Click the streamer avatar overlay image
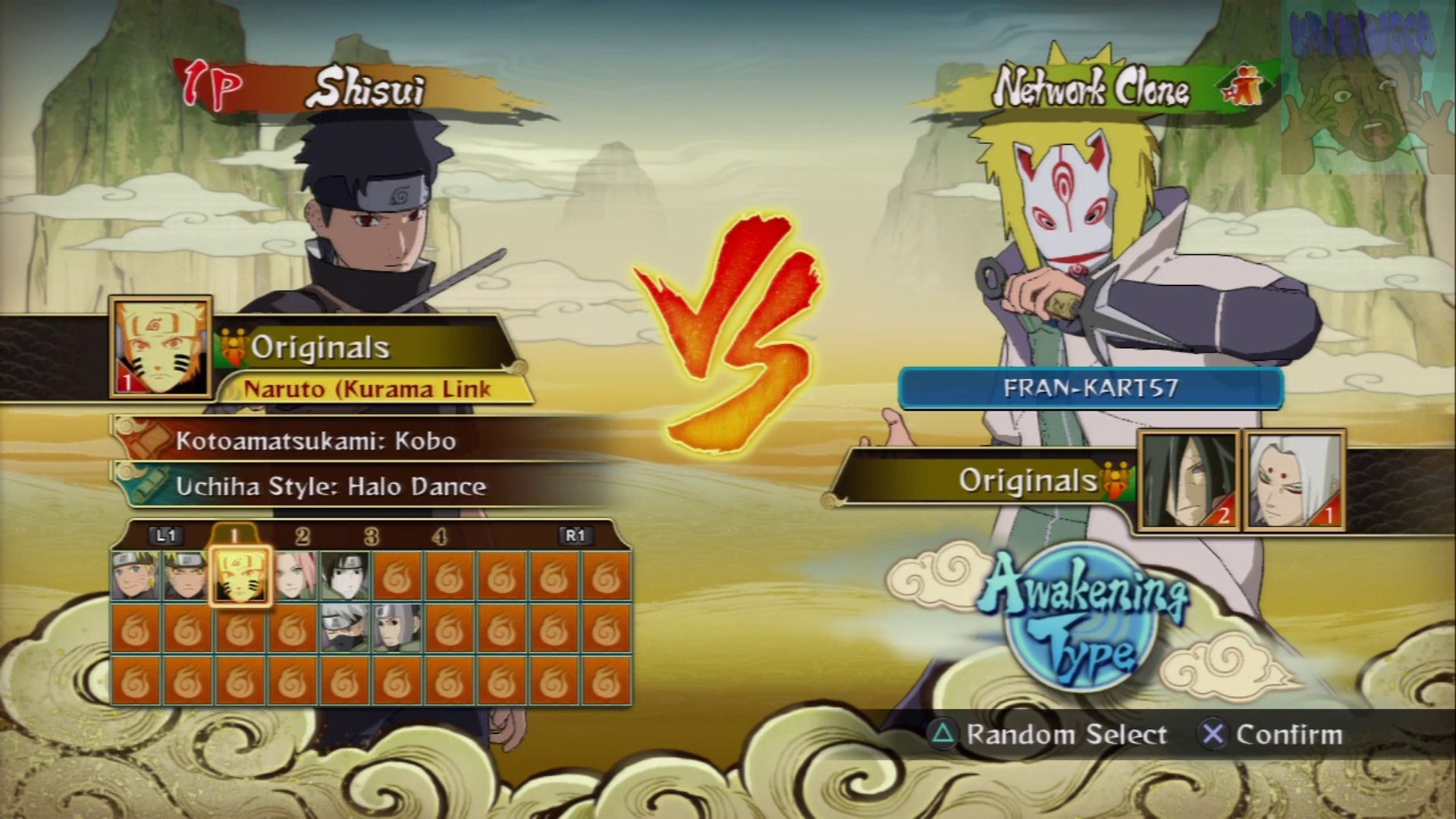 (x=1367, y=87)
